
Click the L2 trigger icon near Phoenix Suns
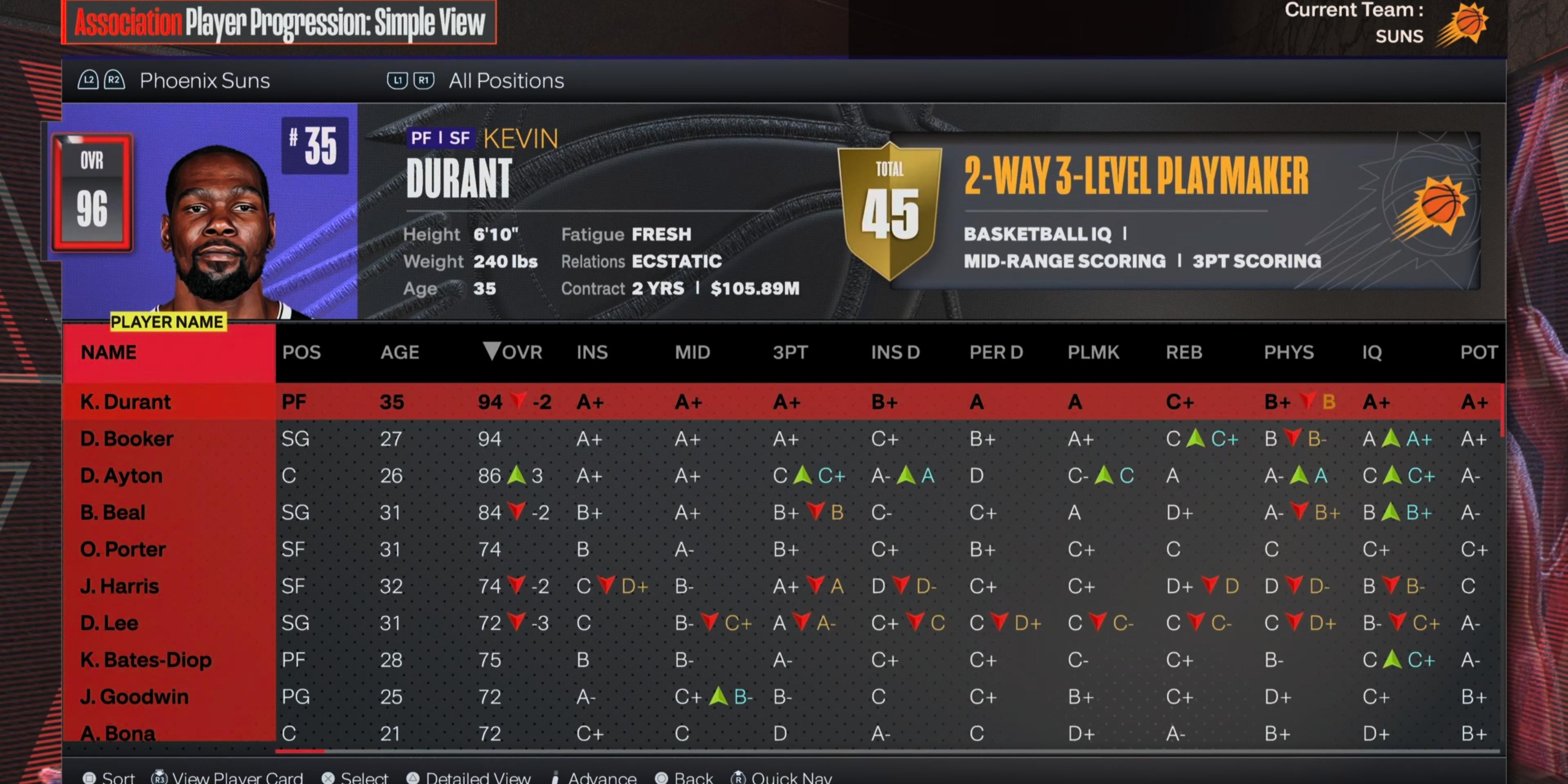pos(89,80)
